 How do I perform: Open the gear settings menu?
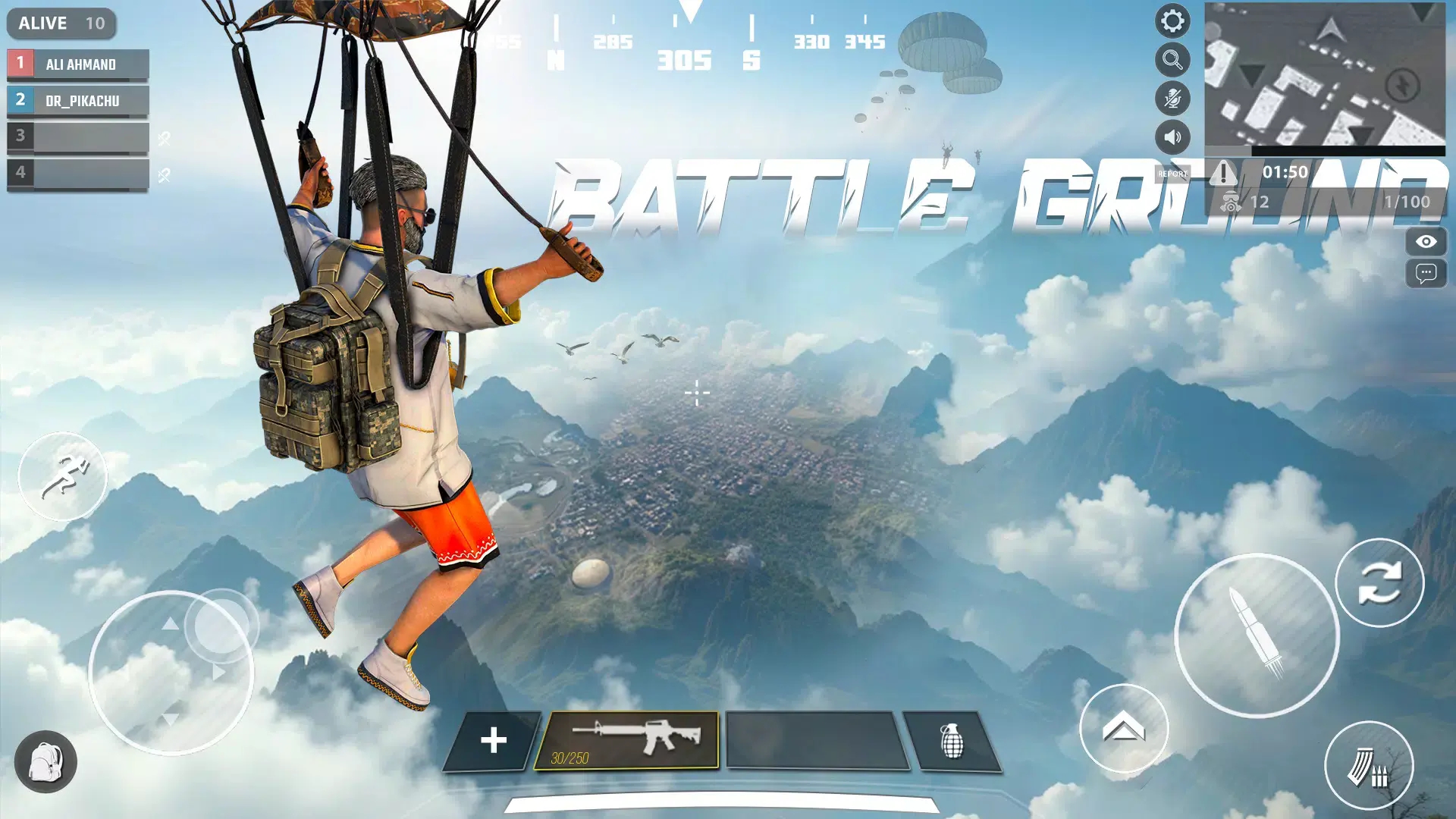point(1172,21)
